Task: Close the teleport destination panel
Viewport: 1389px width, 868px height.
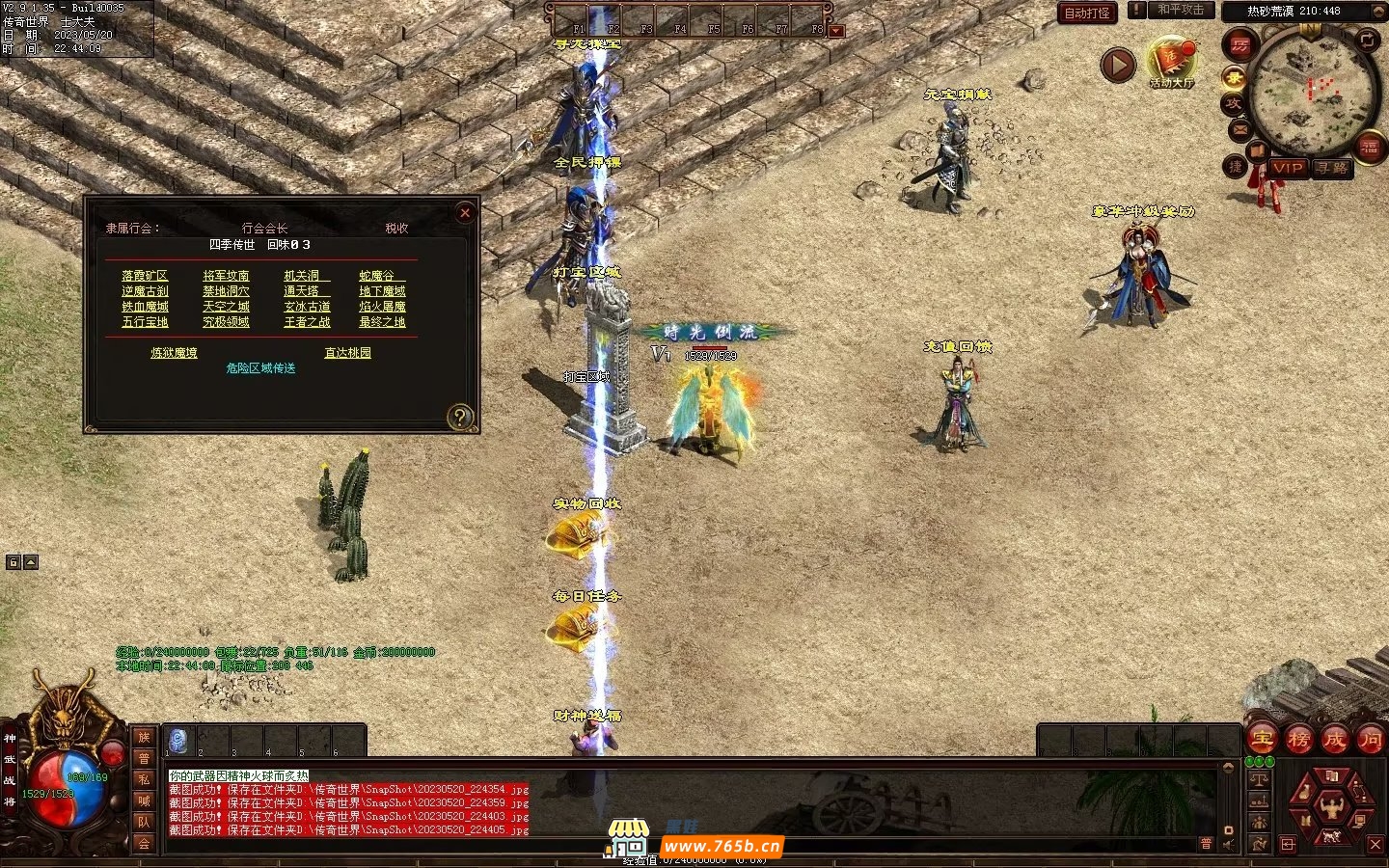Action: click(x=465, y=212)
